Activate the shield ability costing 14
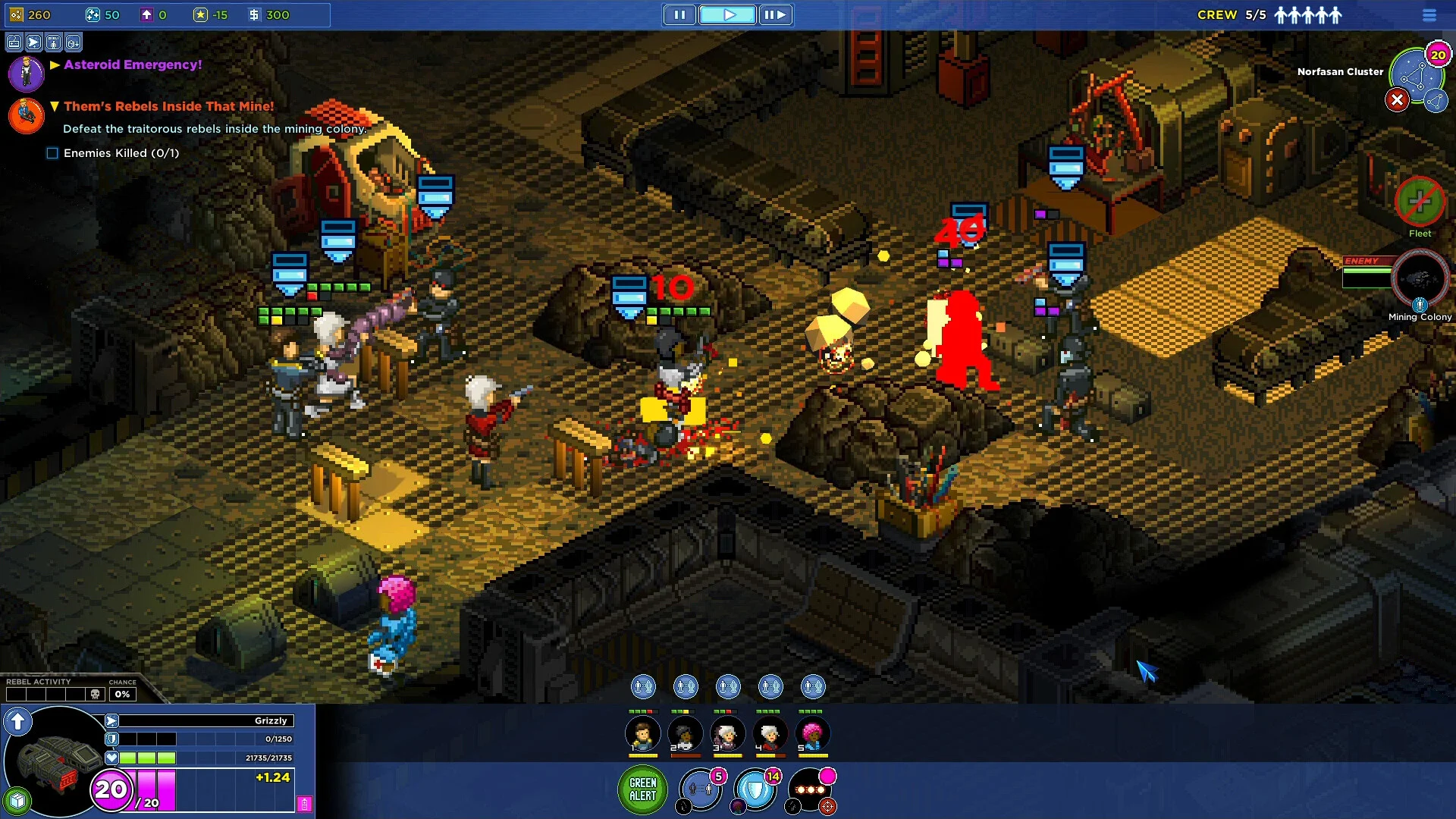1456x819 pixels. 755,790
